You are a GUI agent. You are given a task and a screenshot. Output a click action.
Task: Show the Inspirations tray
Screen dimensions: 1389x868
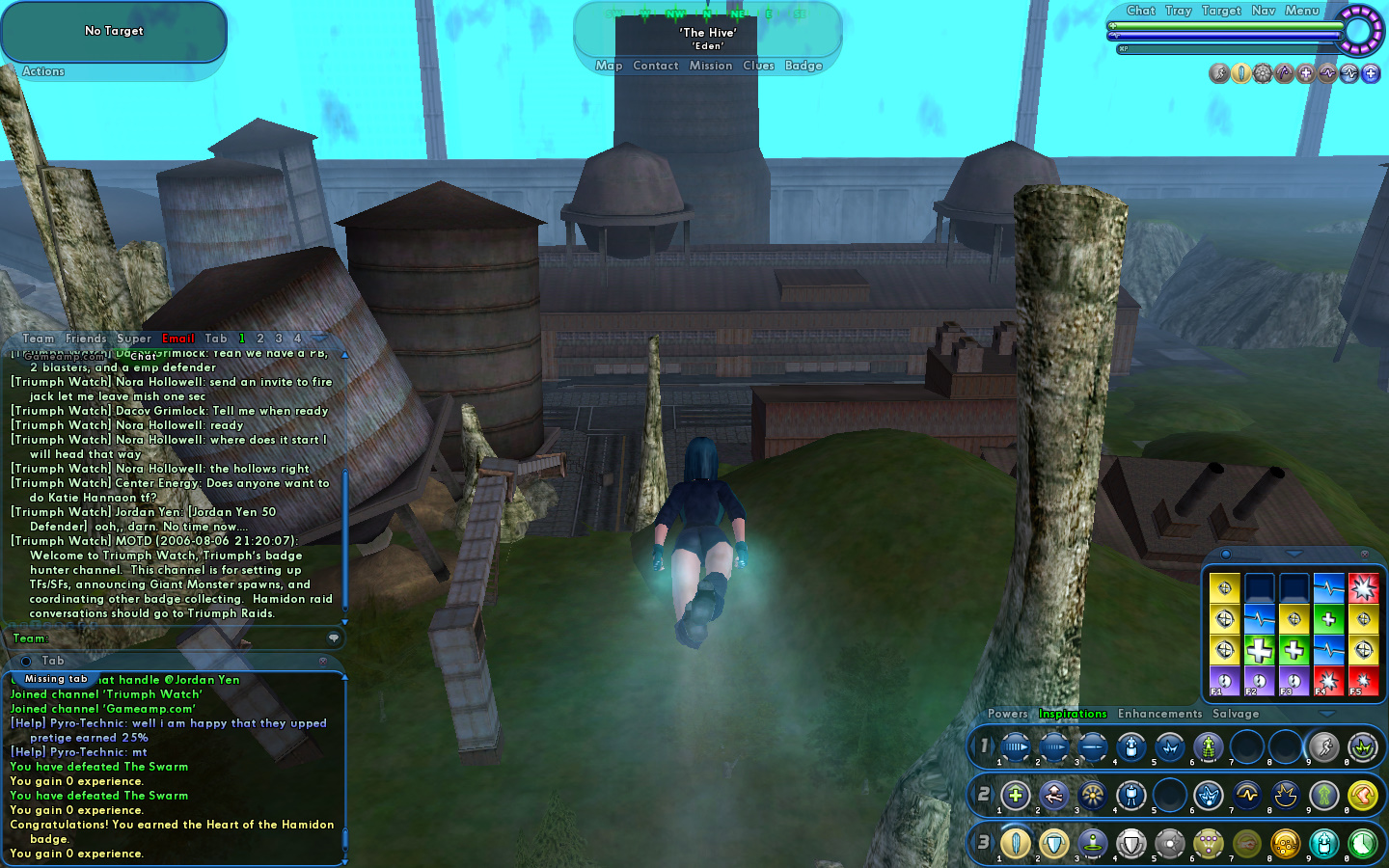click(1073, 714)
